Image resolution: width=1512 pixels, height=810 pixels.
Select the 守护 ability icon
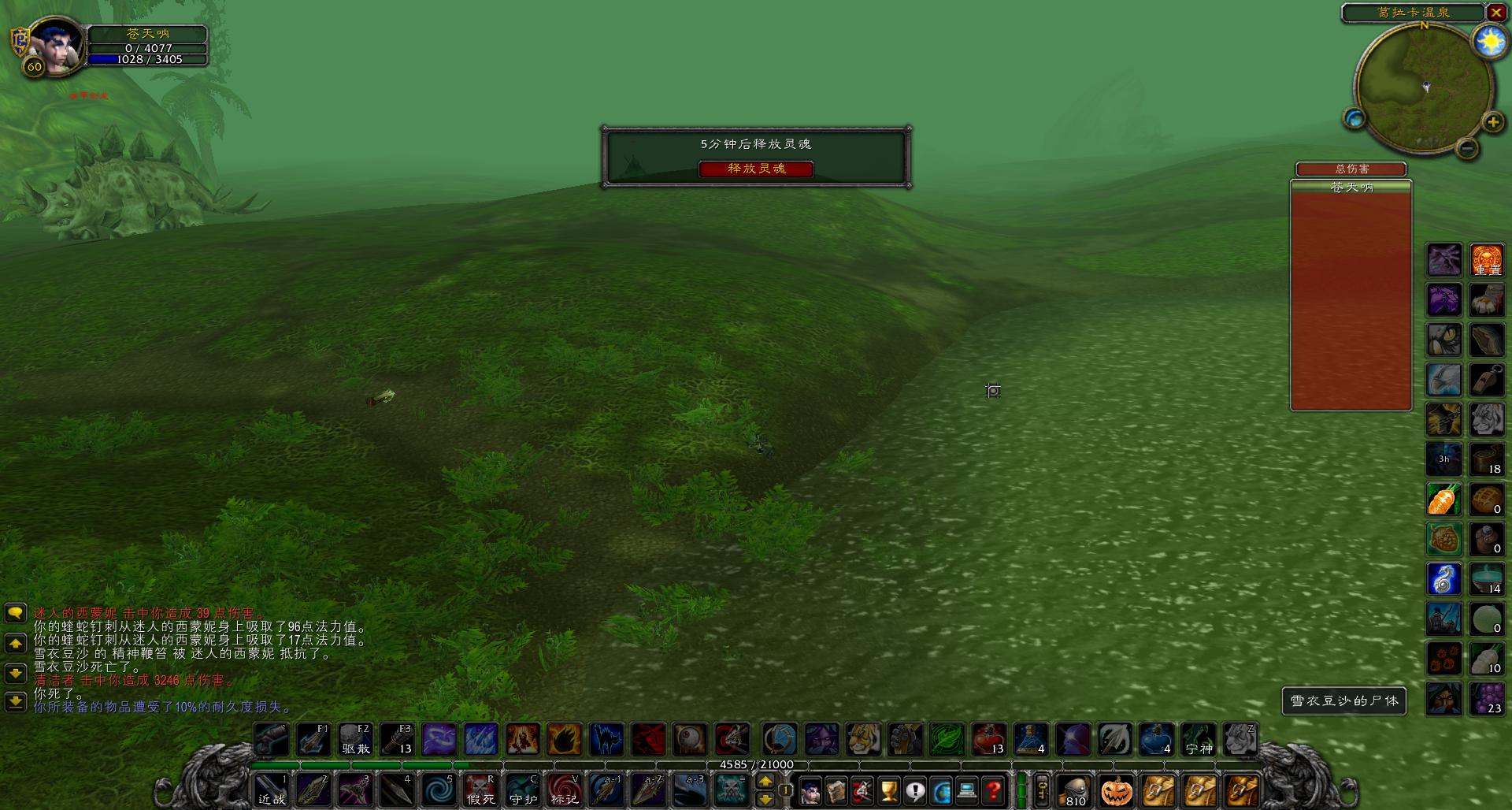(524, 791)
